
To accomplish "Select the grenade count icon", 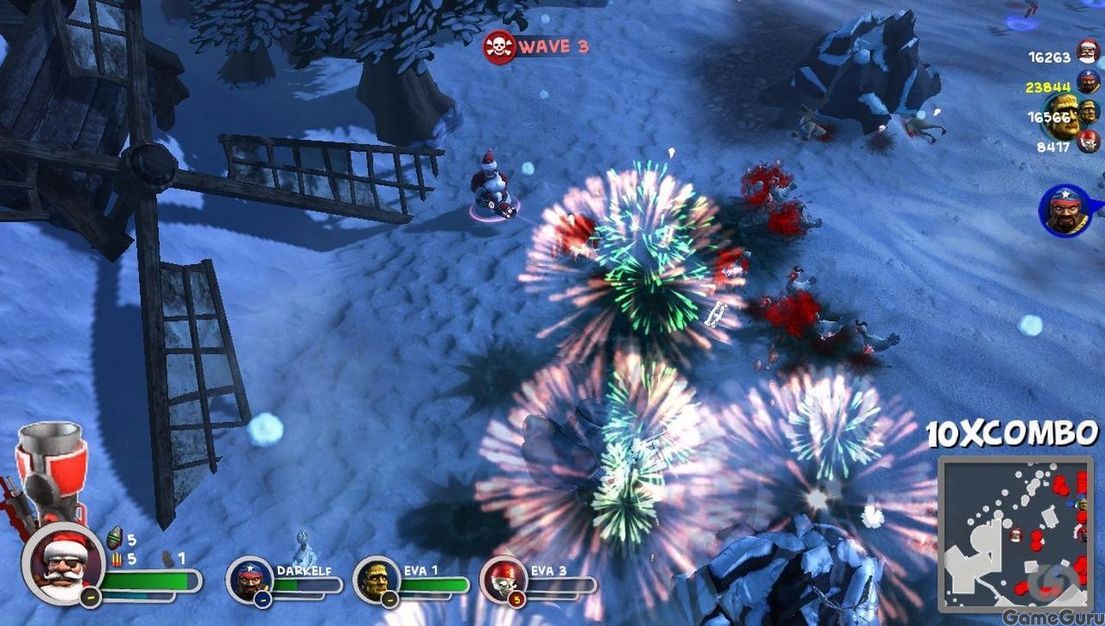I will pyautogui.click(x=114, y=539).
